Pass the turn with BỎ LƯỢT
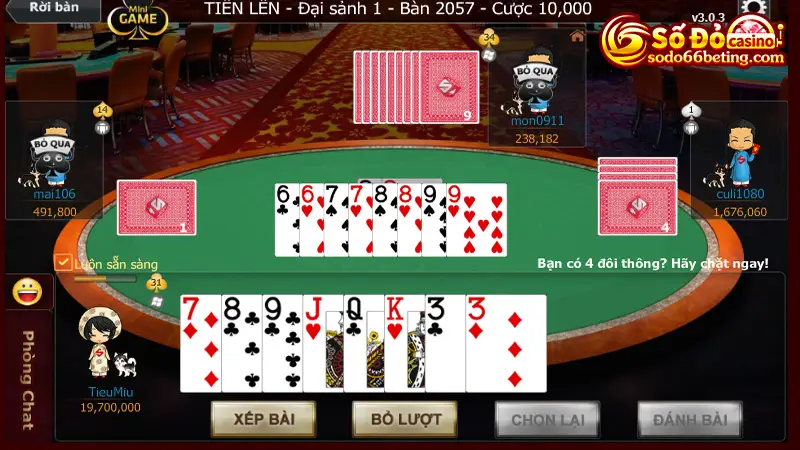The width and height of the screenshot is (800, 450). (404, 418)
